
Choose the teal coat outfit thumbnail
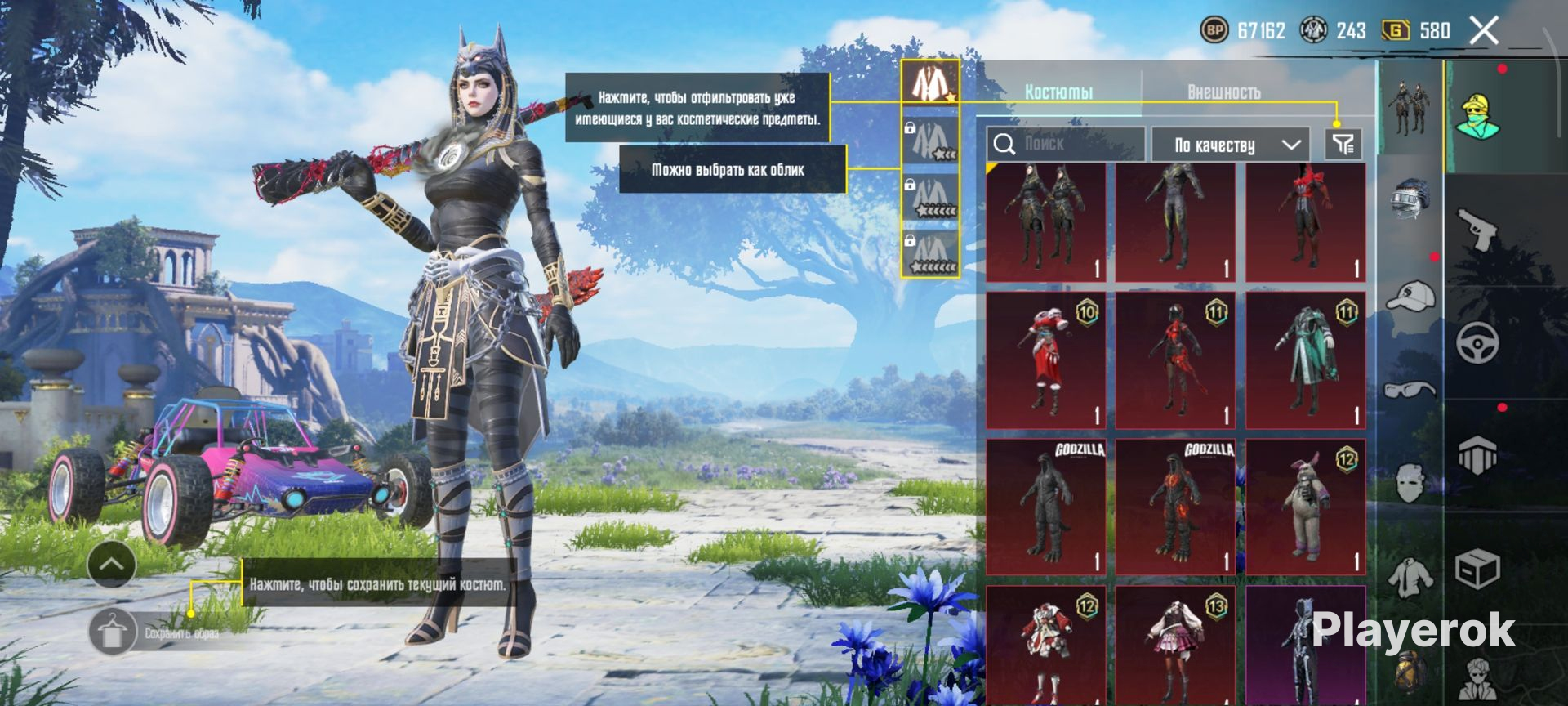[x=1305, y=360]
